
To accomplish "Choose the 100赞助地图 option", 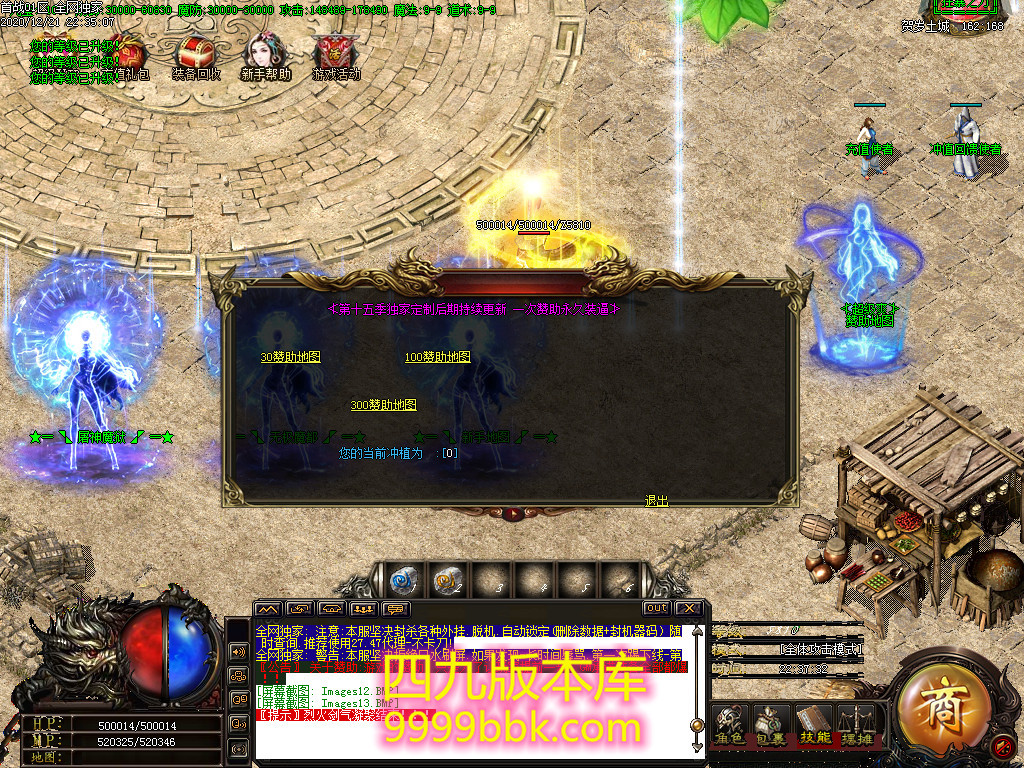I will click(x=437, y=357).
